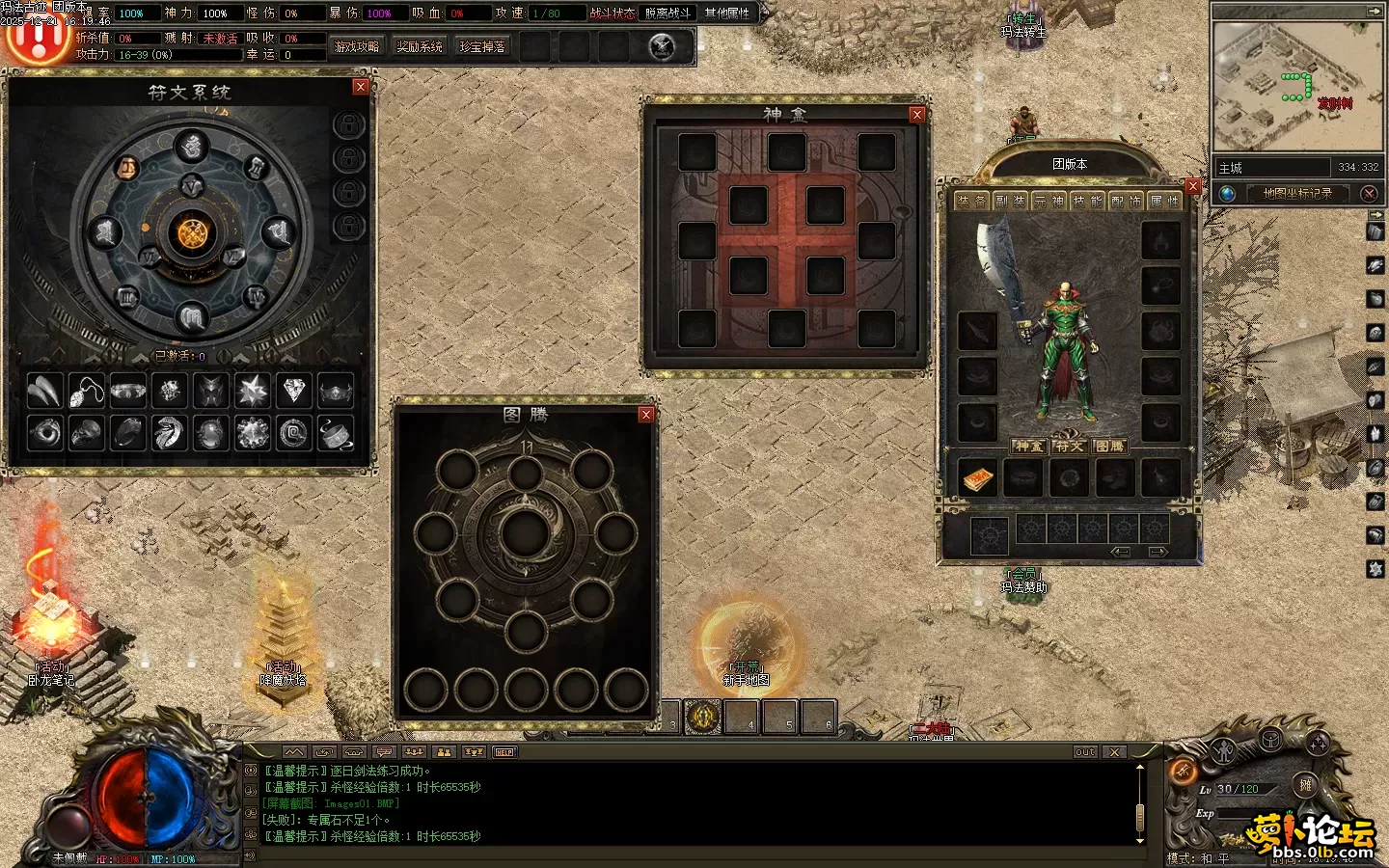Open the 技能 skills tab
The width and height of the screenshot is (1389, 868).
coord(1087,201)
